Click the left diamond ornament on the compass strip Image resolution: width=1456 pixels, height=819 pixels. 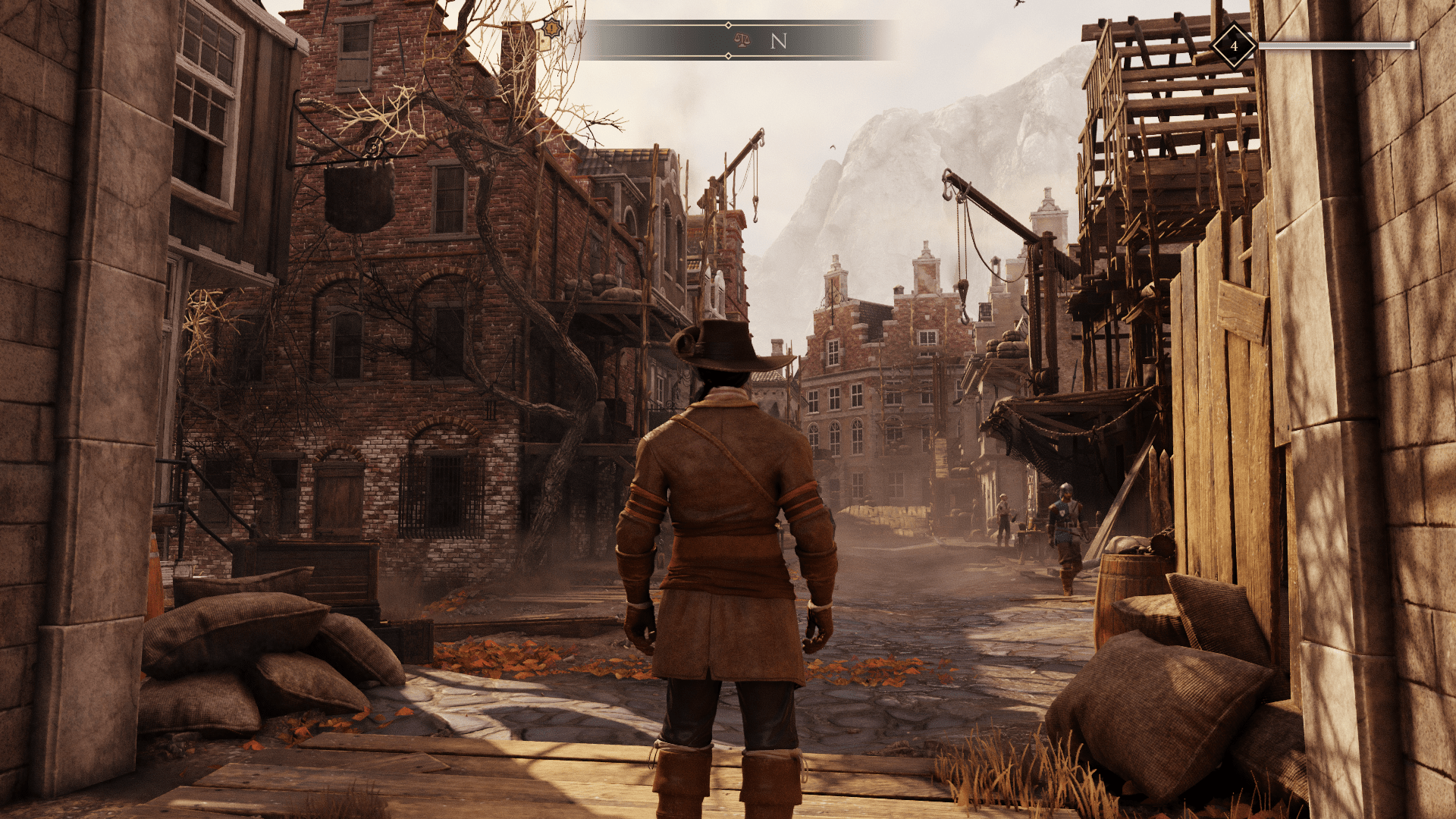[727, 25]
